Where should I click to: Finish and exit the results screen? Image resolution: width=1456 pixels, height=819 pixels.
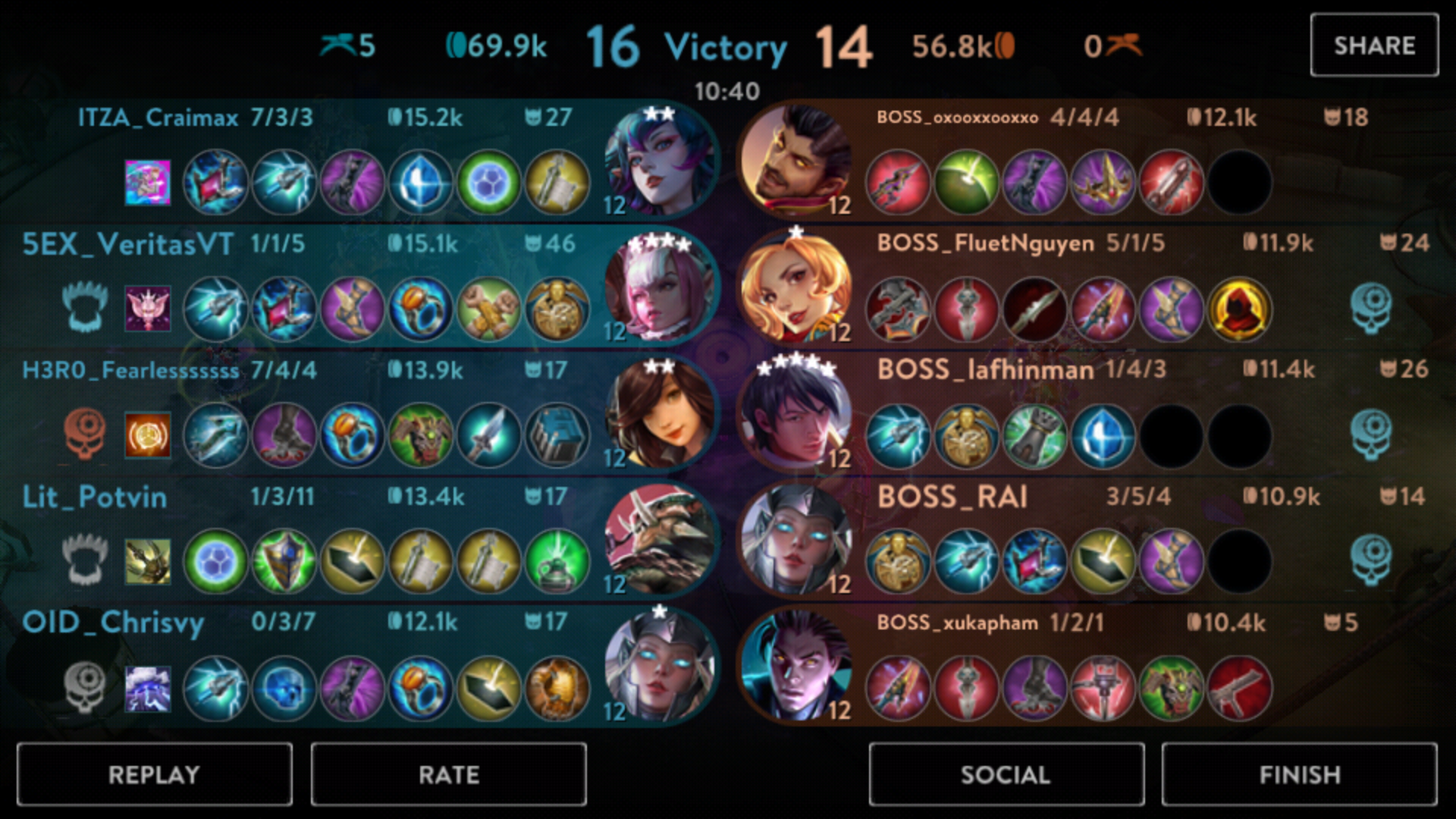(1299, 774)
